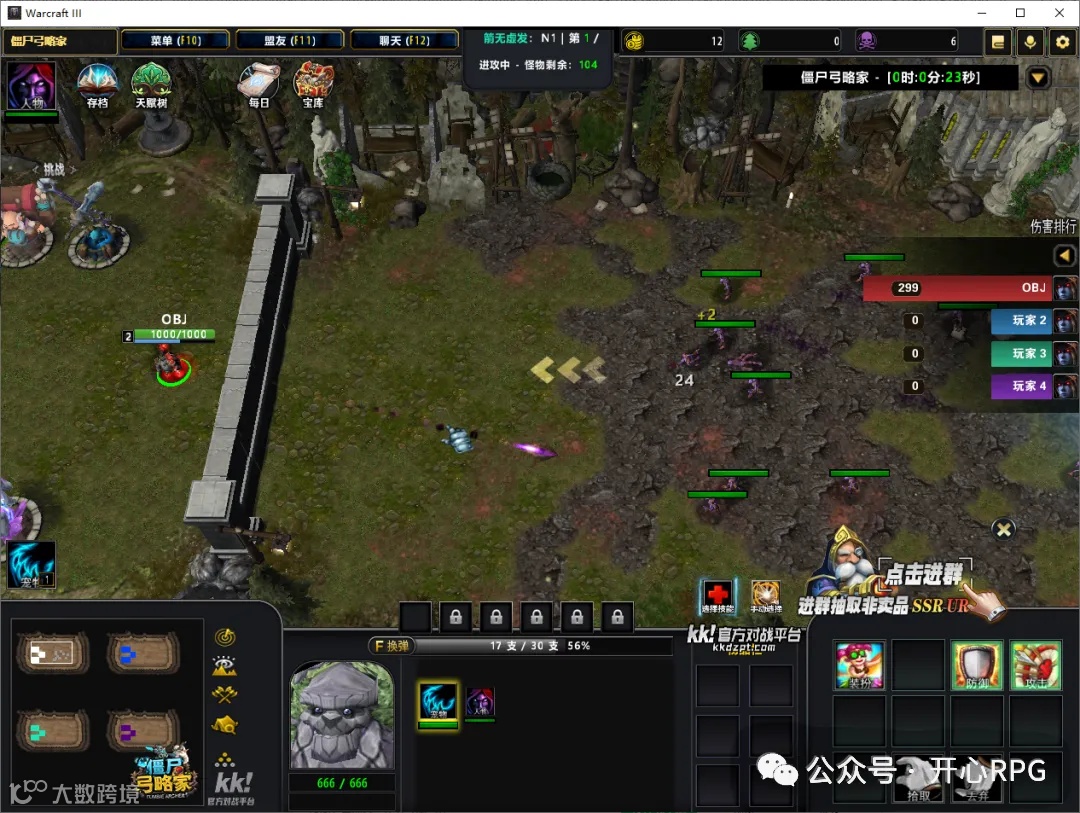This screenshot has height=813, width=1080.
Task: Activate the 选择技能 red cross button
Action: tap(717, 595)
